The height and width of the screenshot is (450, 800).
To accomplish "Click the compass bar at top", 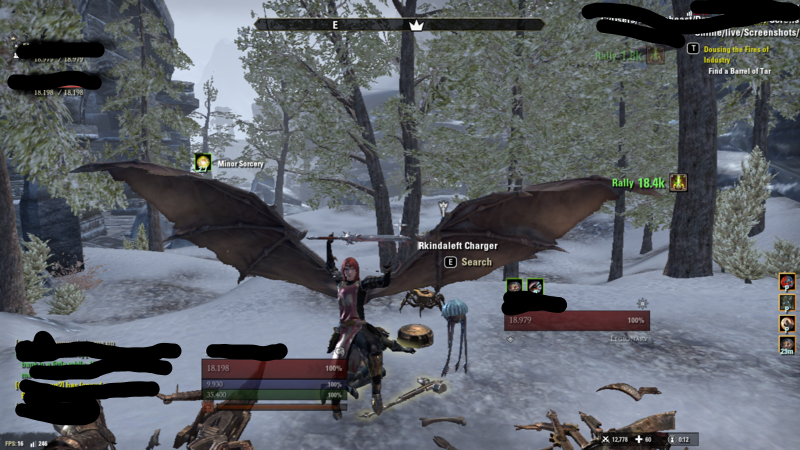I will 399,24.
